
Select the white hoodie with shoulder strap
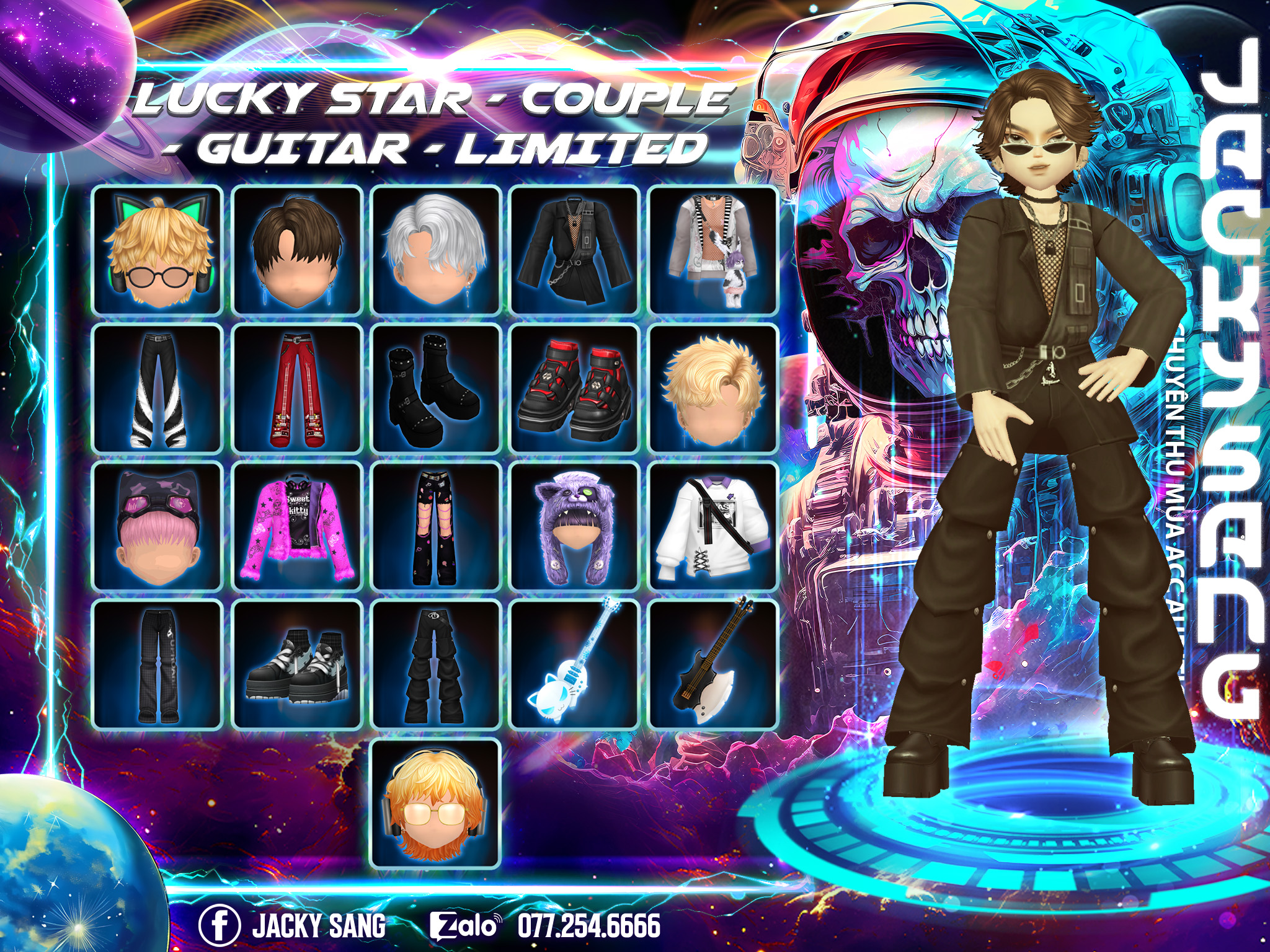click(713, 527)
